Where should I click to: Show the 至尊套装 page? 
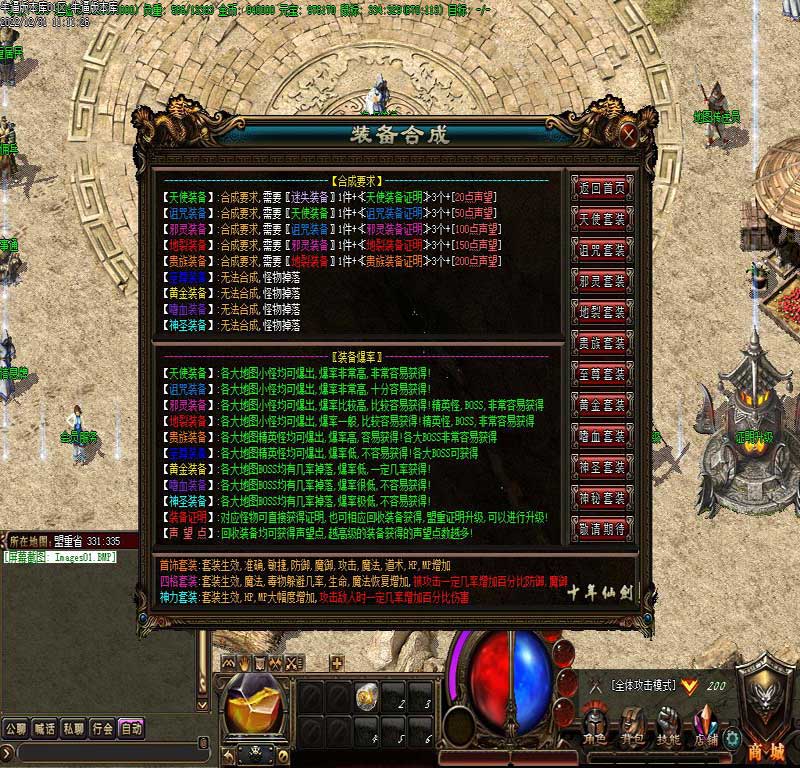click(601, 374)
